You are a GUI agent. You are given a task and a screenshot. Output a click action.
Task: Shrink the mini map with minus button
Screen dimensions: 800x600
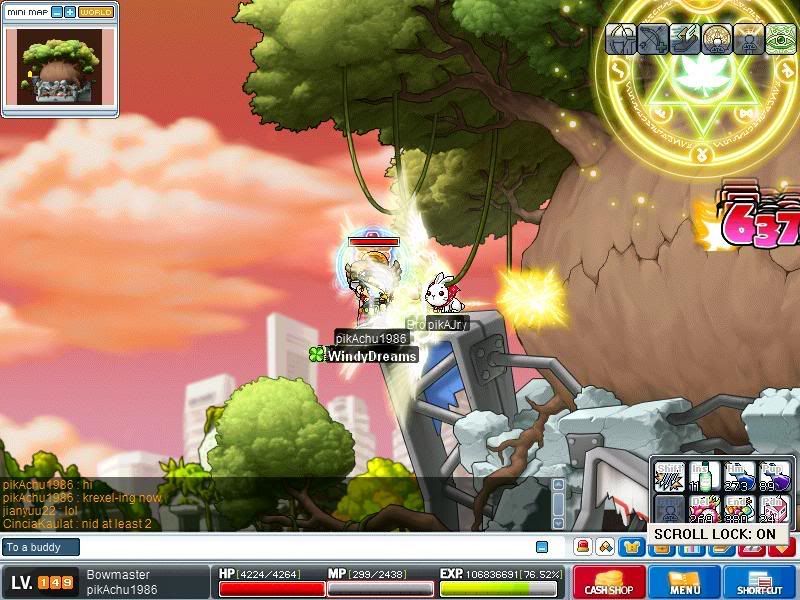[56, 12]
